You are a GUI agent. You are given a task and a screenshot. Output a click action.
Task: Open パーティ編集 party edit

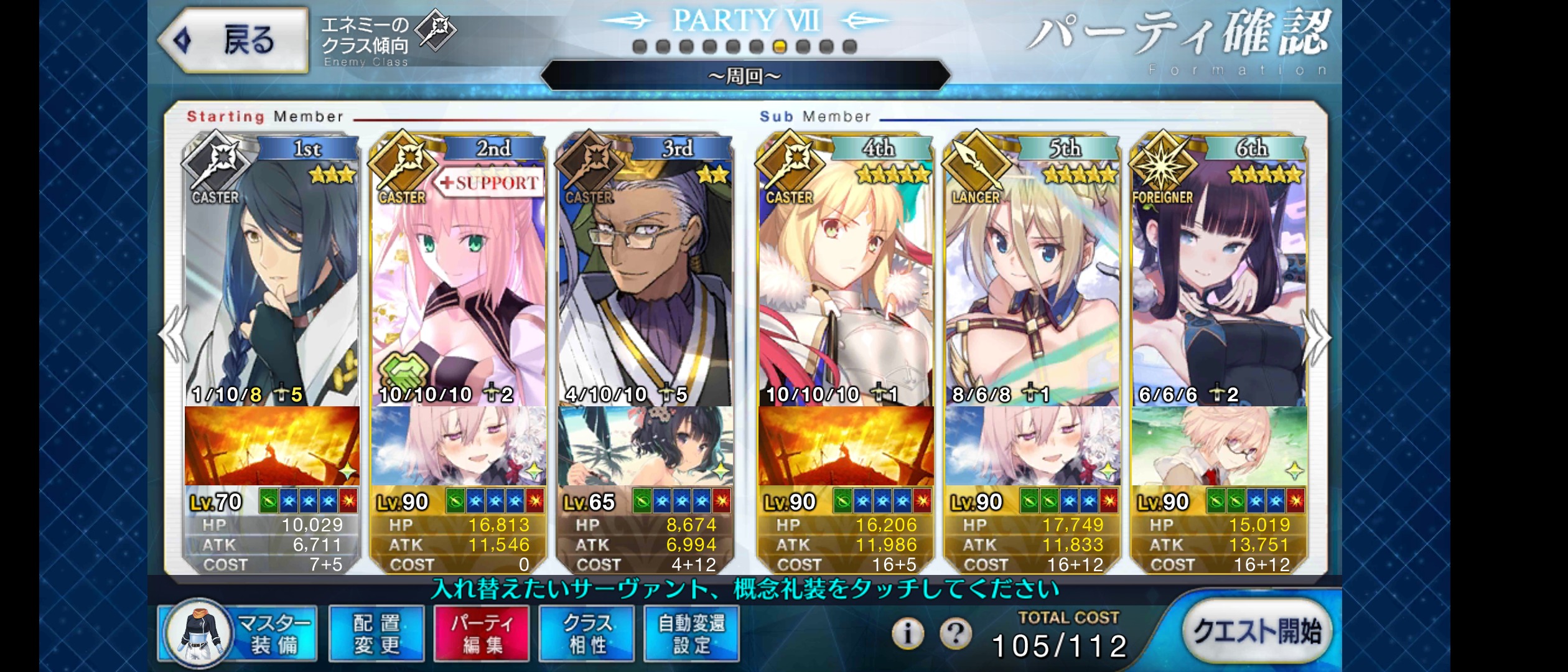tap(482, 633)
